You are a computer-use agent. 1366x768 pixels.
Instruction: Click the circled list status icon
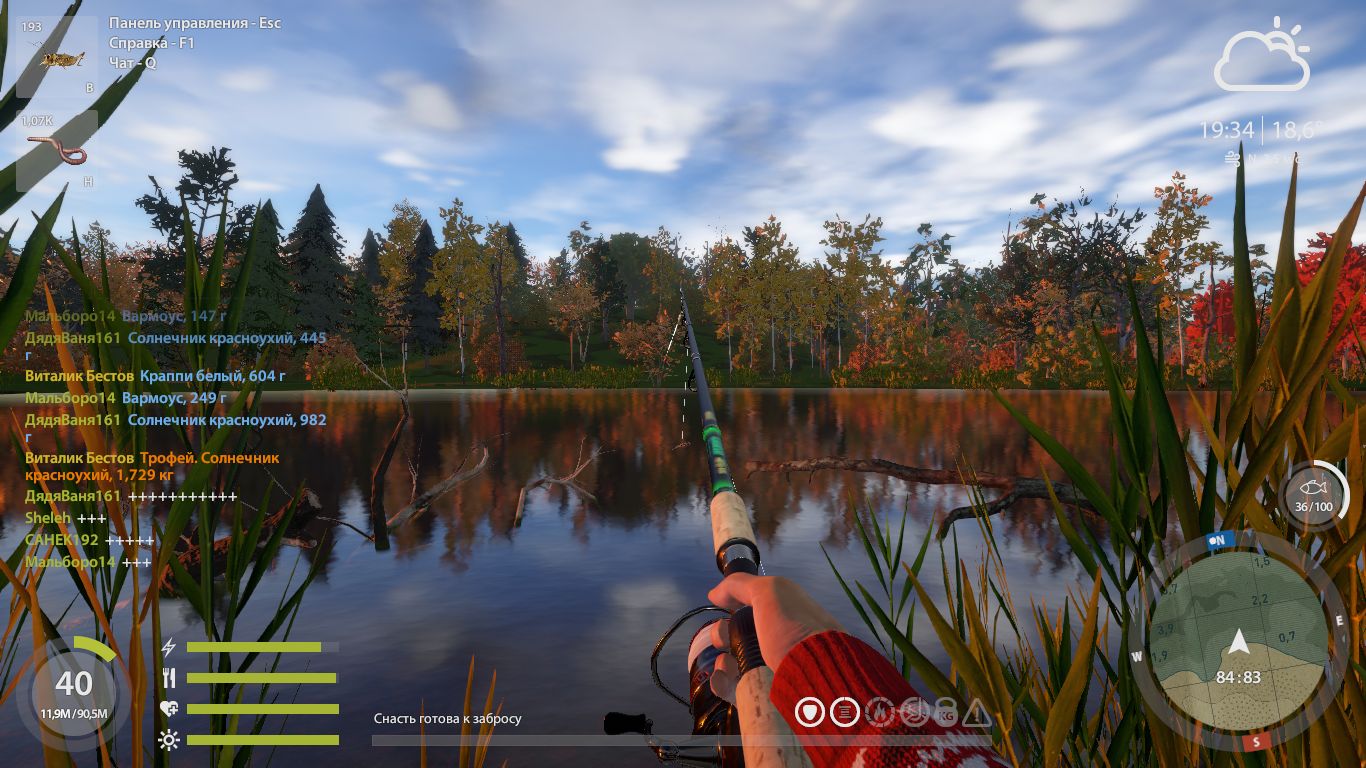[x=845, y=712]
